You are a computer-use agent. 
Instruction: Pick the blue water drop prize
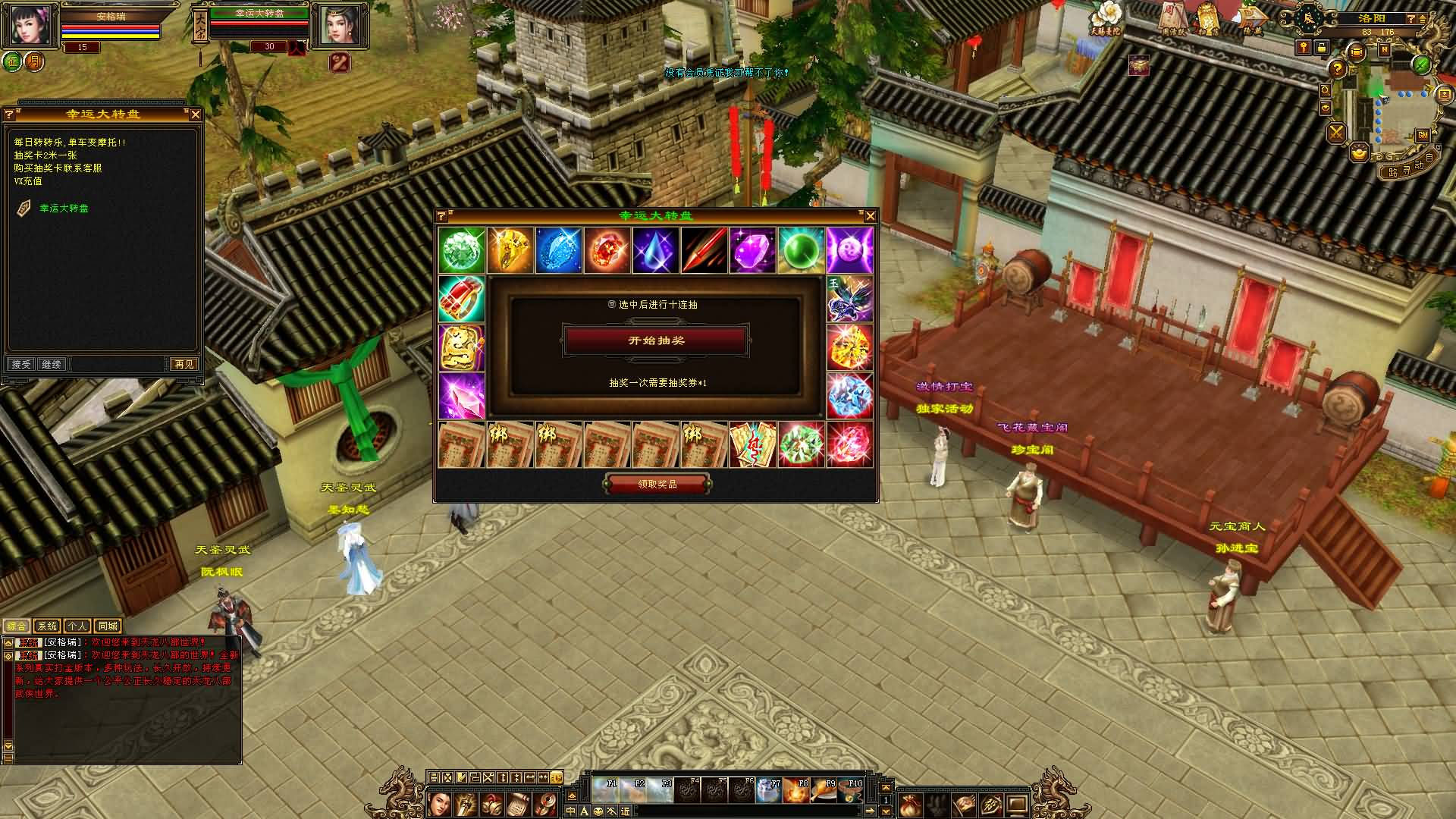(656, 250)
